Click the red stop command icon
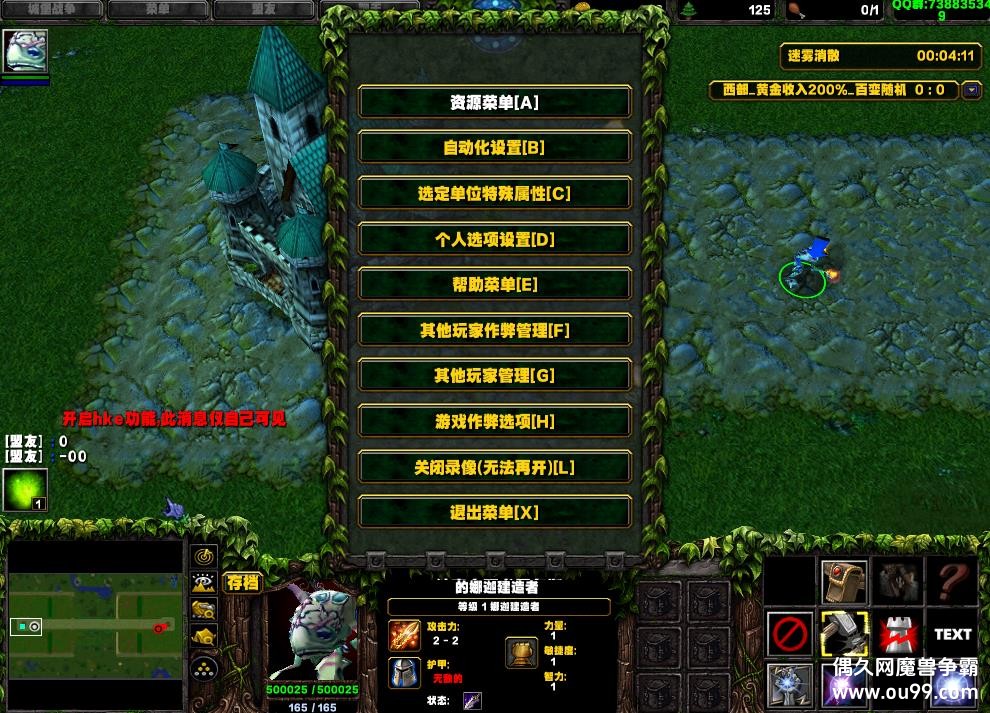The width and height of the screenshot is (990, 713). click(789, 633)
